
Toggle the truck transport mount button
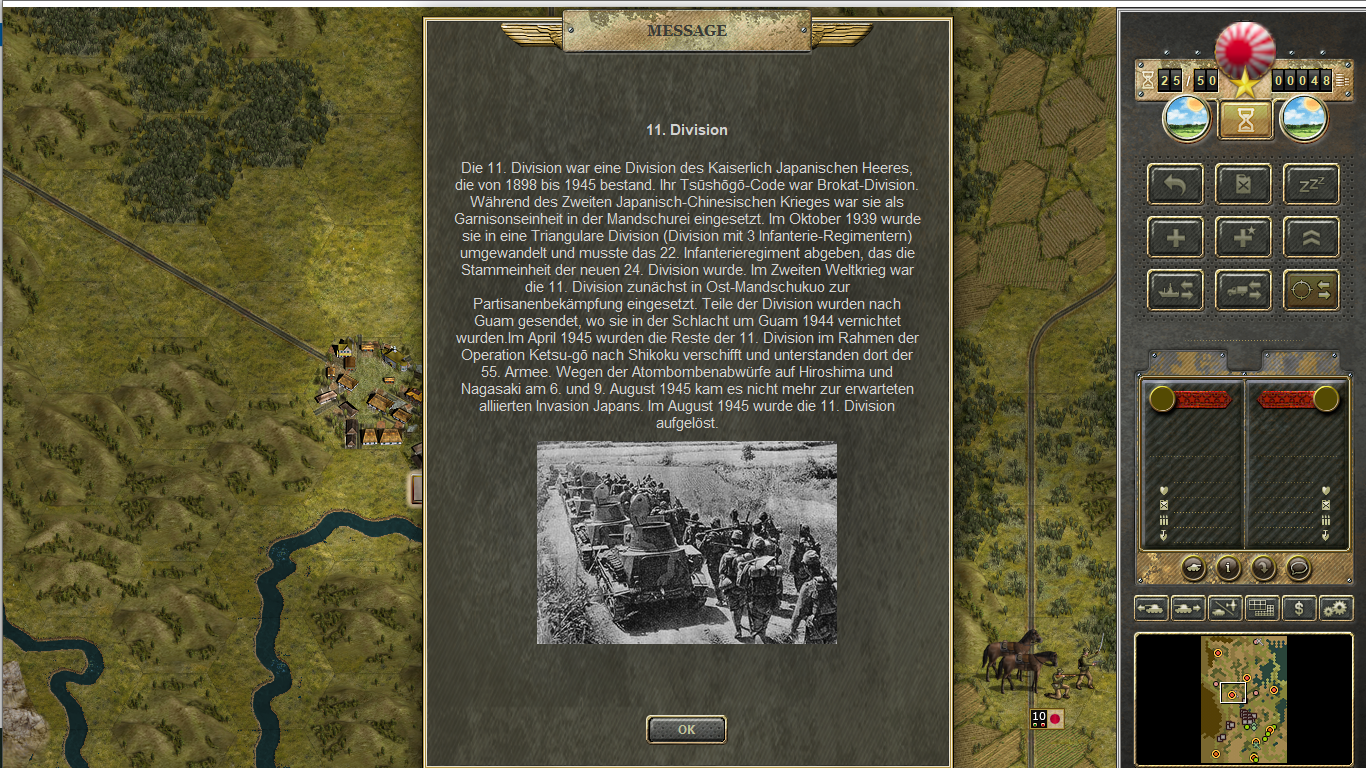click(1244, 290)
